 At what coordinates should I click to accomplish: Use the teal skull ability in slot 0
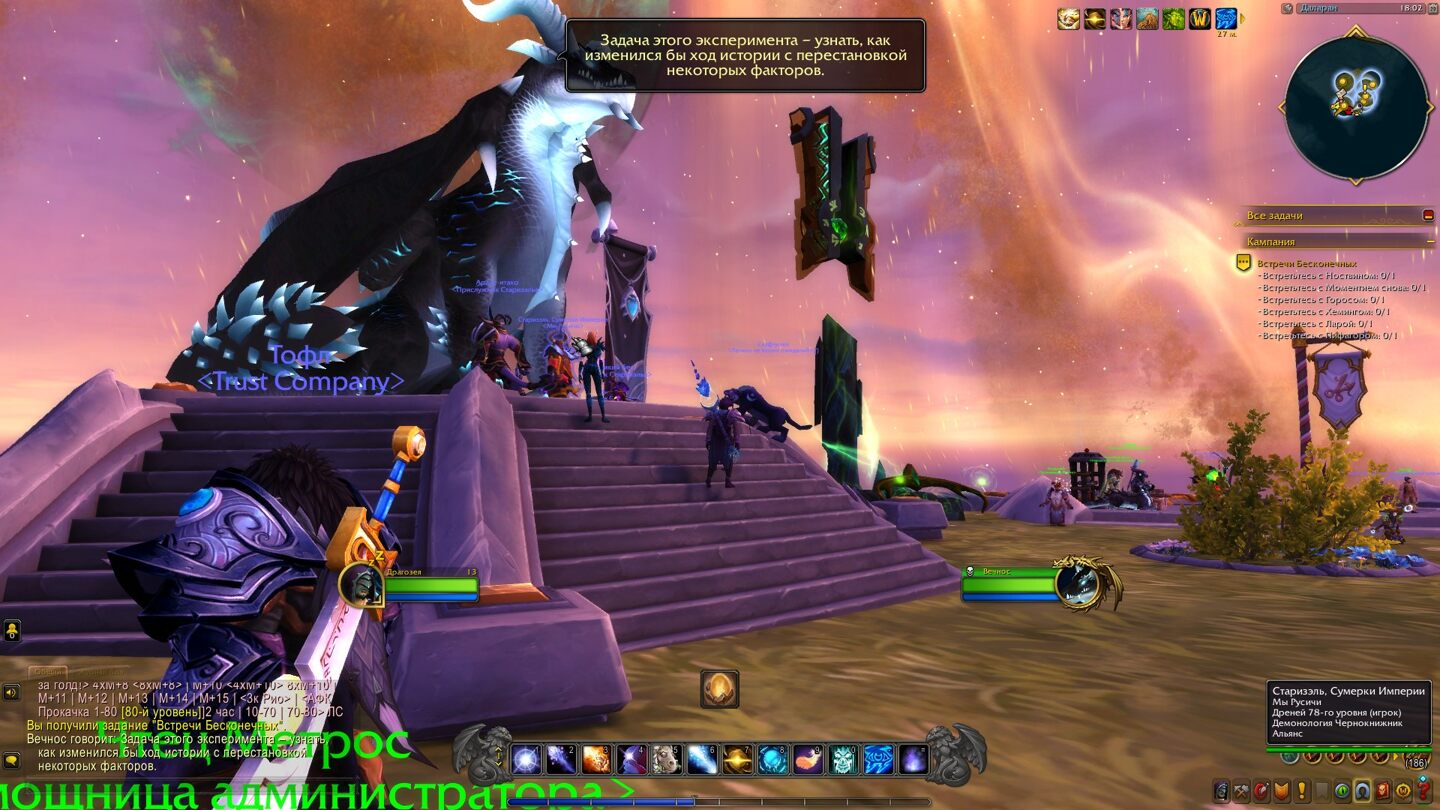tap(843, 759)
